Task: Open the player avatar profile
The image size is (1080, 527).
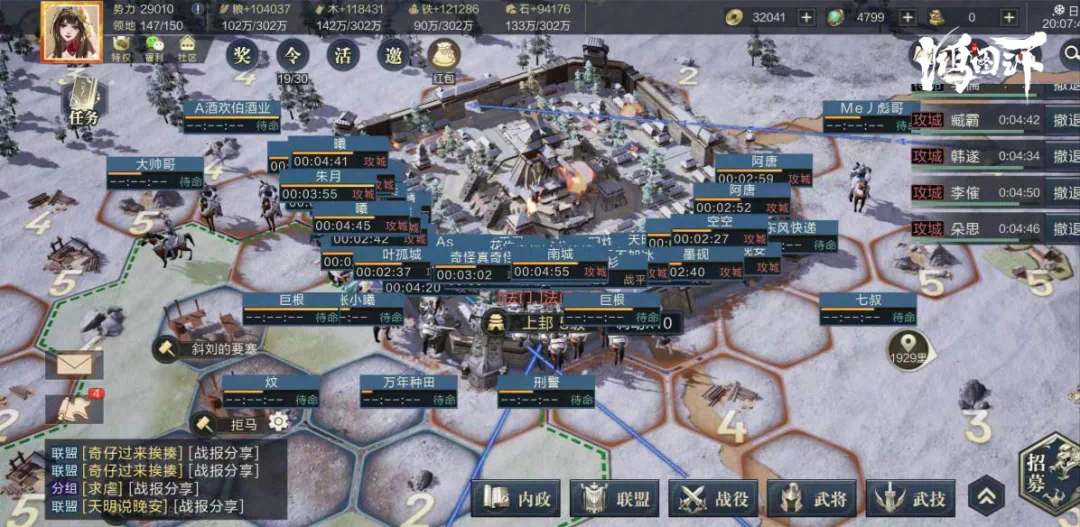Action: pos(70,32)
